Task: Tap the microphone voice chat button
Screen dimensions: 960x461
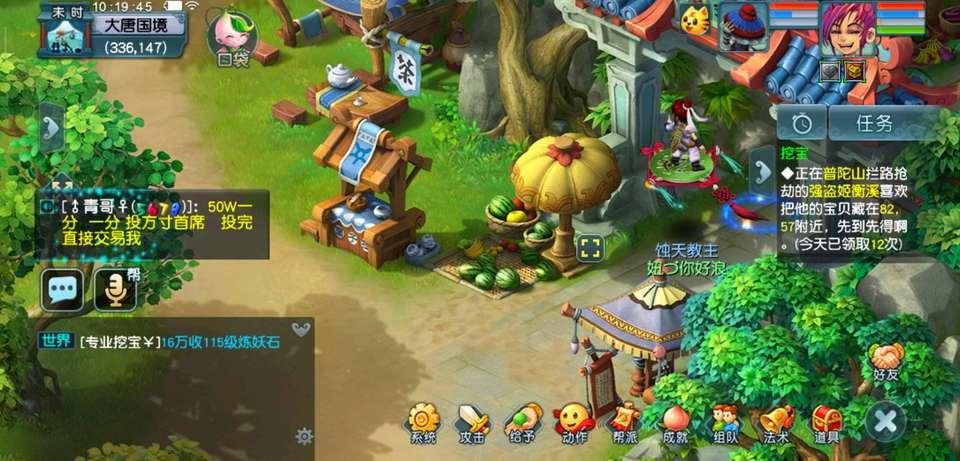Action: (115, 290)
